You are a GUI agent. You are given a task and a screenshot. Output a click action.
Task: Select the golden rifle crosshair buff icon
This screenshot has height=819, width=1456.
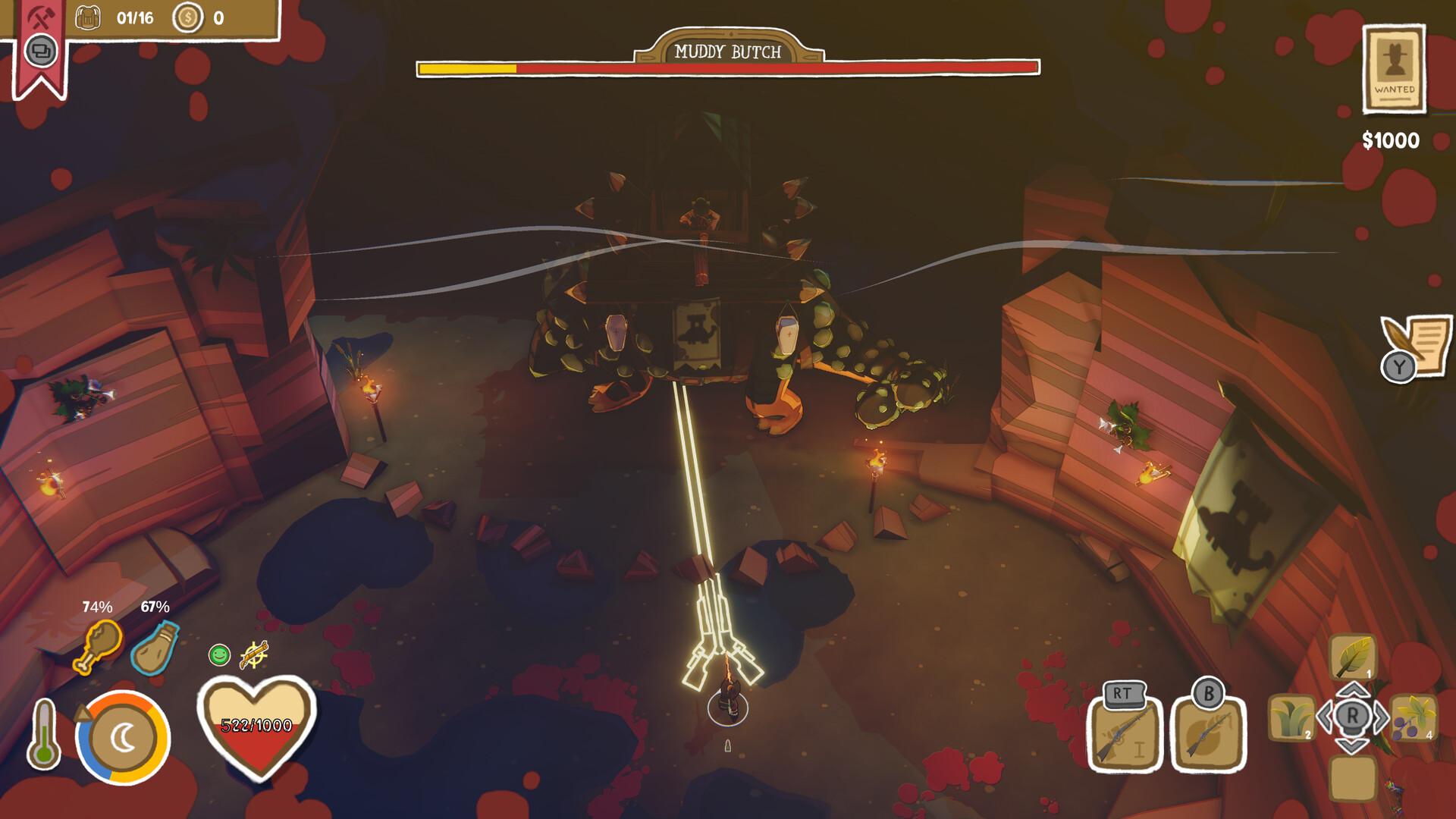click(x=253, y=654)
